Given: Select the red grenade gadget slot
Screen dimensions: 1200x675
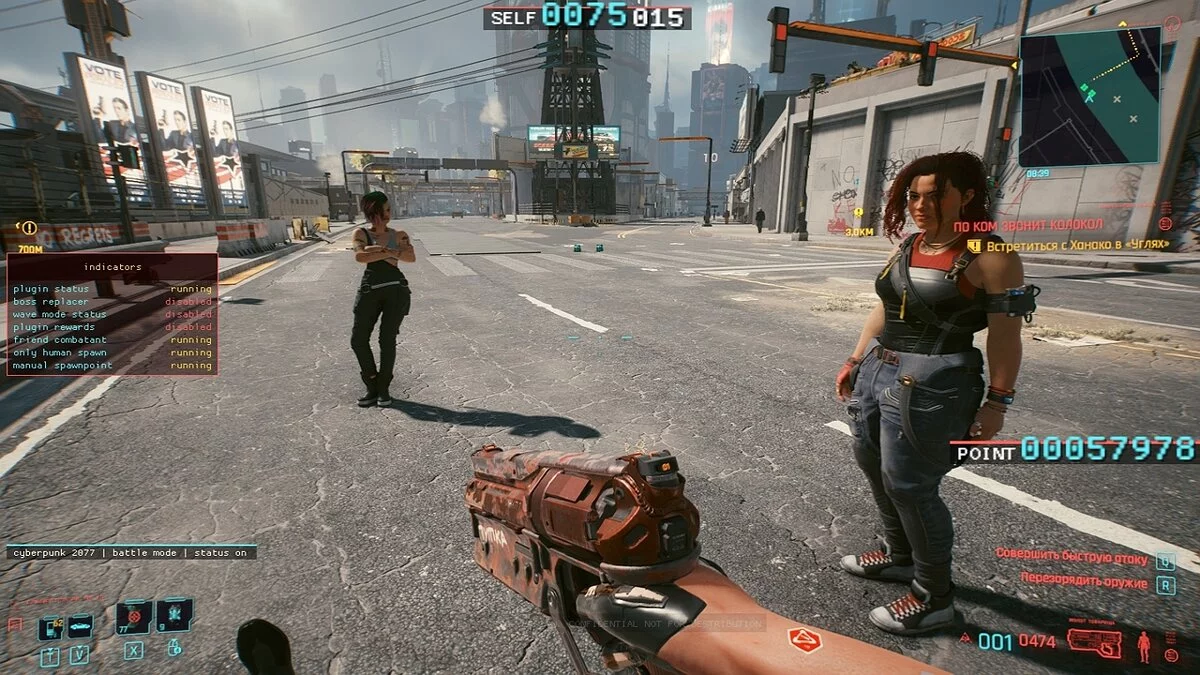Looking at the screenshot, I should [x=134, y=616].
